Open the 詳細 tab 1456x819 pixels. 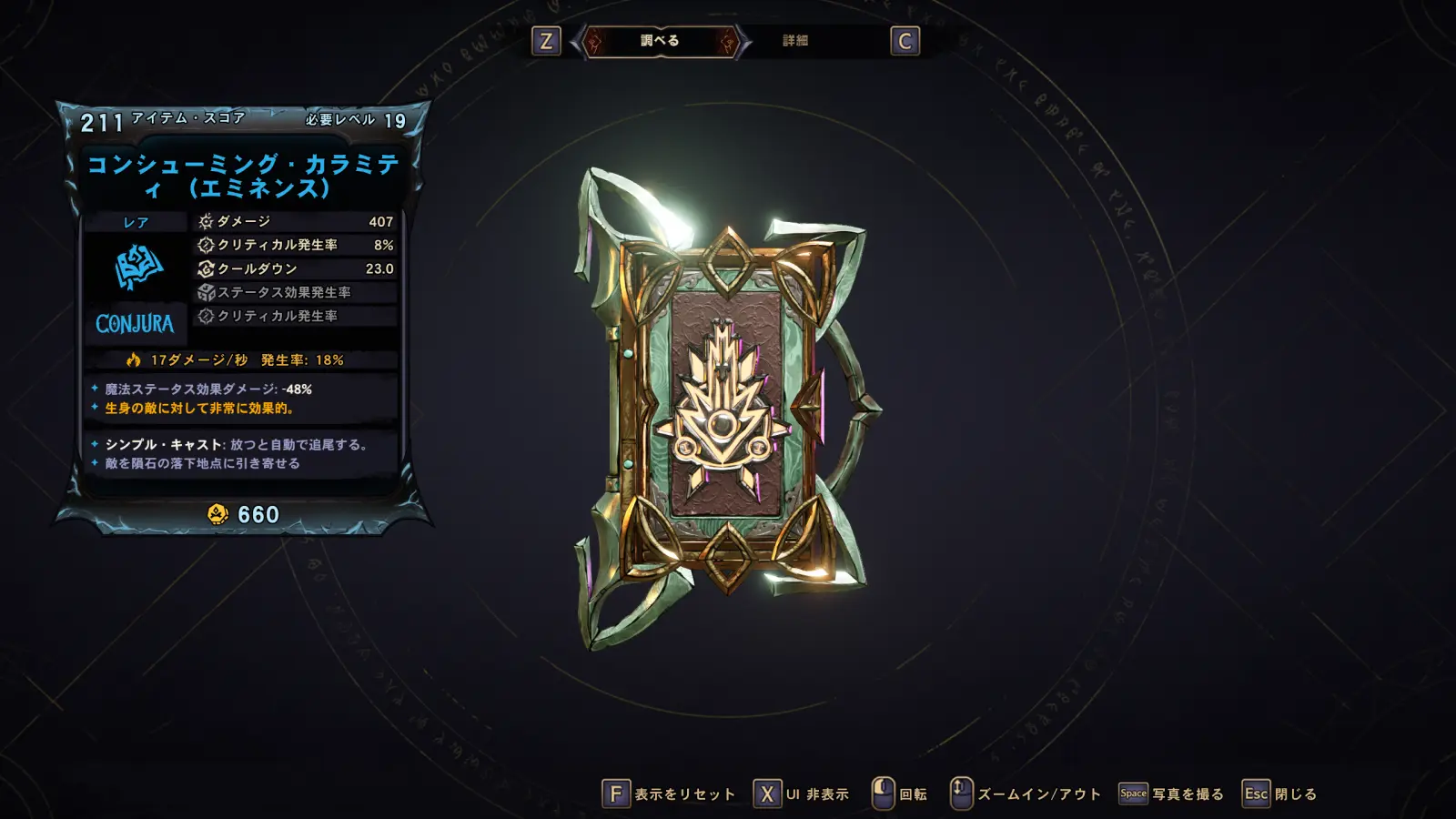(x=795, y=41)
